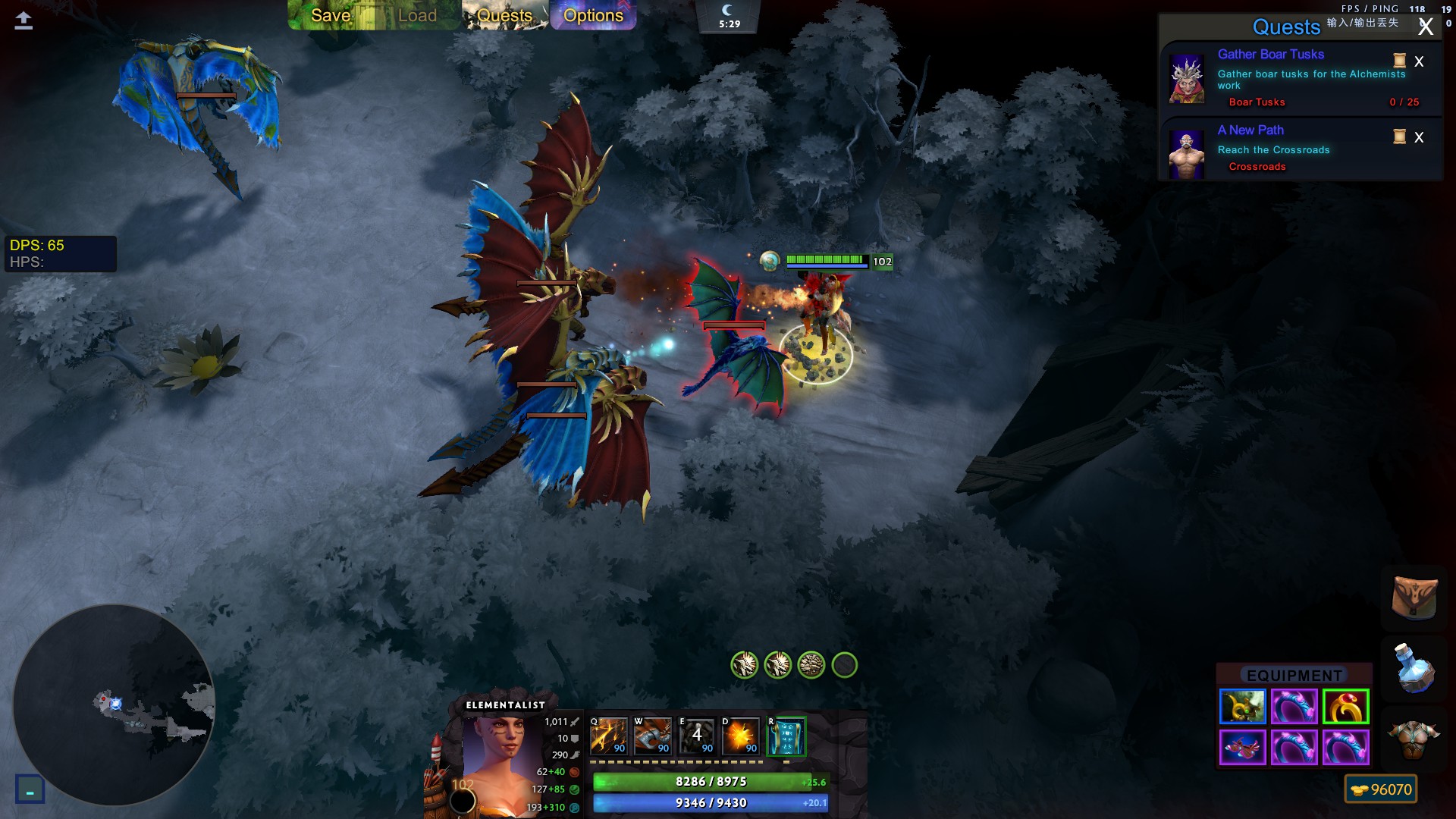Open scroll for A New Path quest
Image resolution: width=1456 pixels, height=819 pixels.
point(1400,136)
